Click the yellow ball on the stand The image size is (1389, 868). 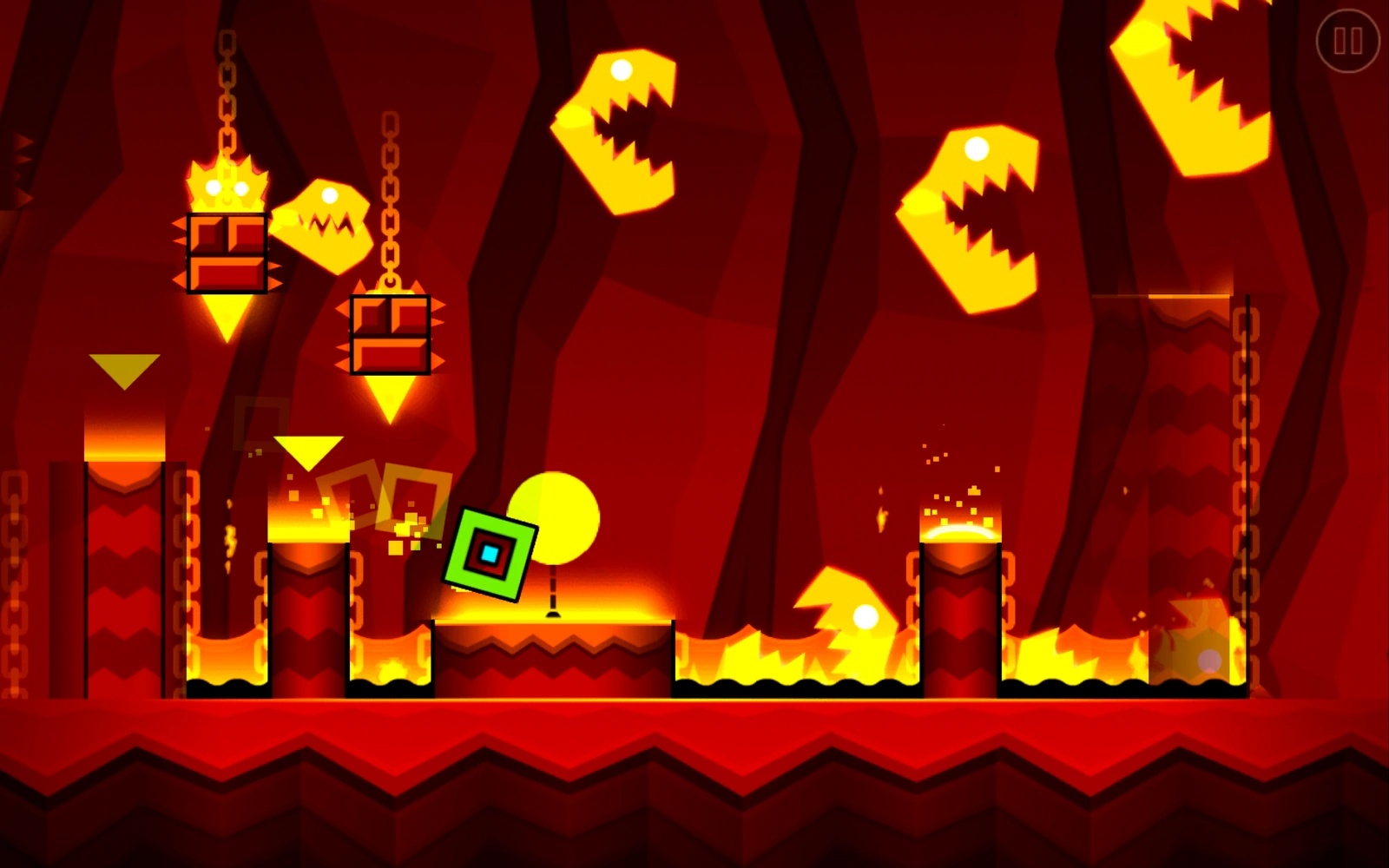coord(556,516)
